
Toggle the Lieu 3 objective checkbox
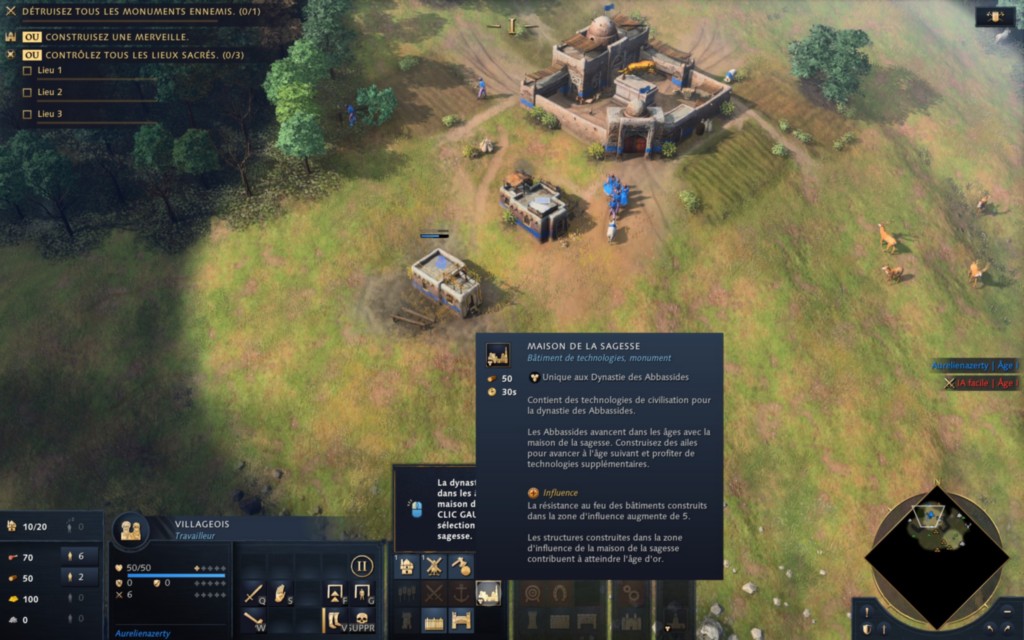(27, 114)
